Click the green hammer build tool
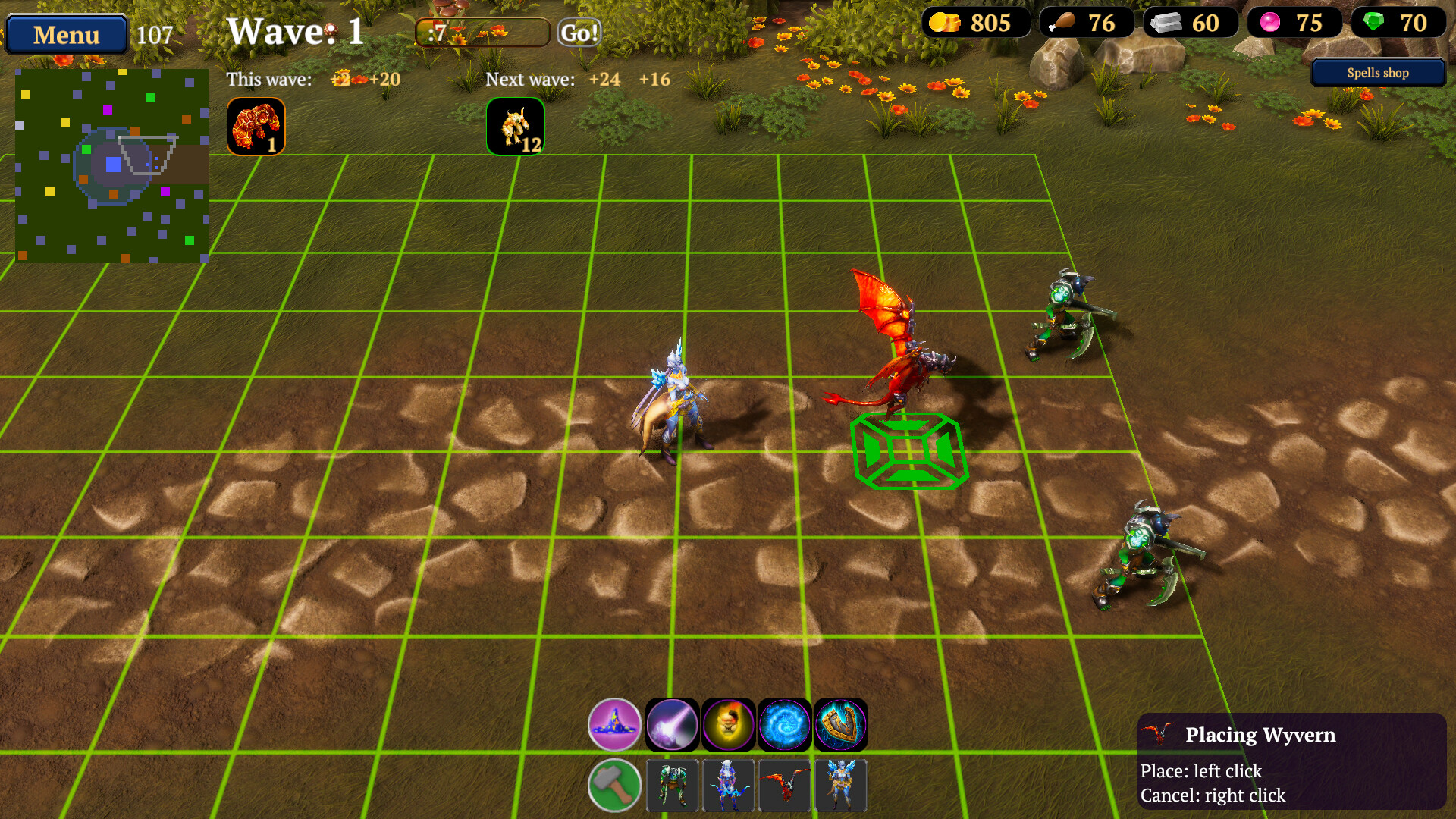Viewport: 1456px width, 819px height. click(614, 785)
